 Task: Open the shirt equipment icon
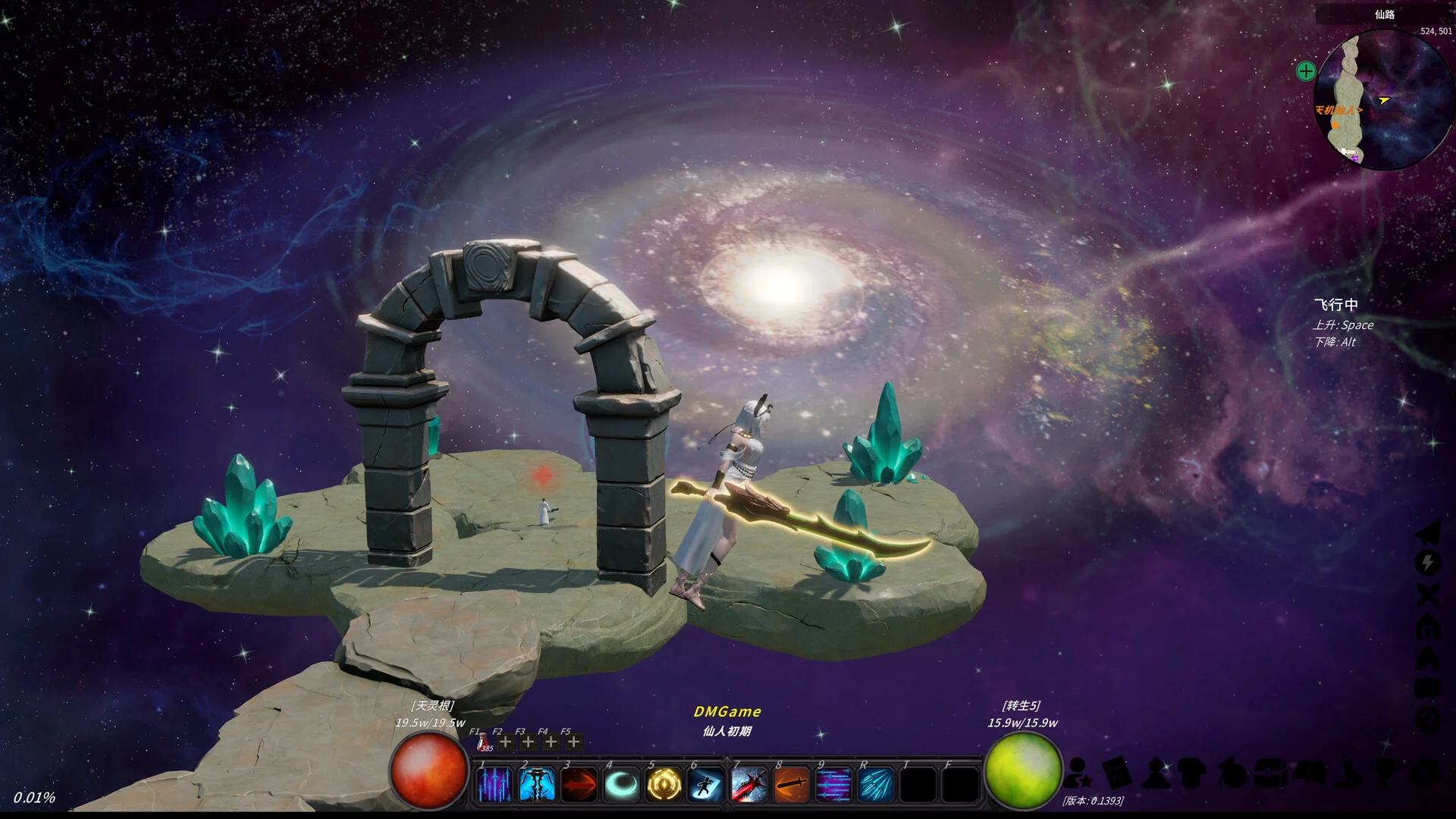(x=1192, y=773)
